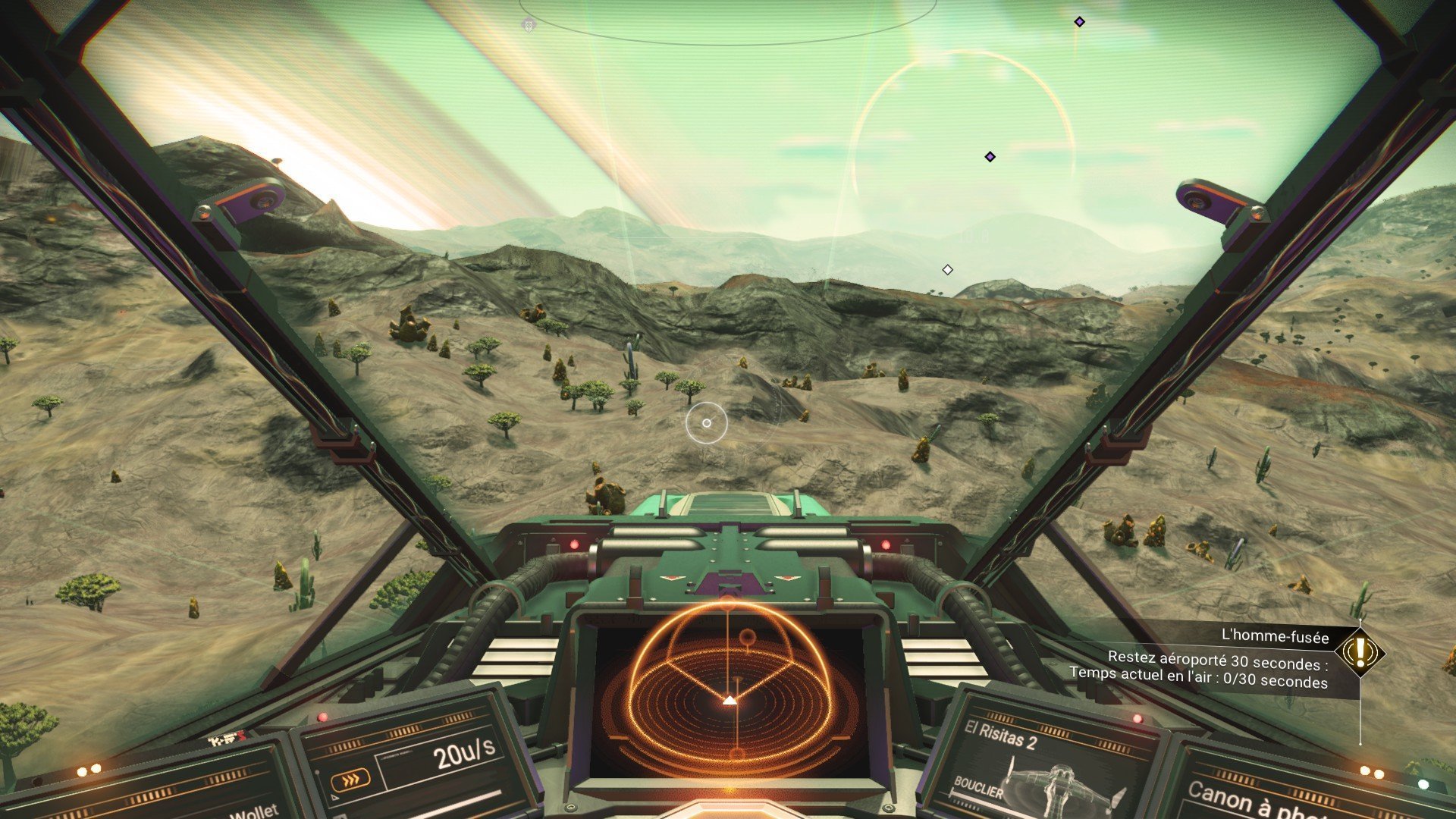
Task: Click the yellow exclamation mission icon
Action: coord(1360,651)
